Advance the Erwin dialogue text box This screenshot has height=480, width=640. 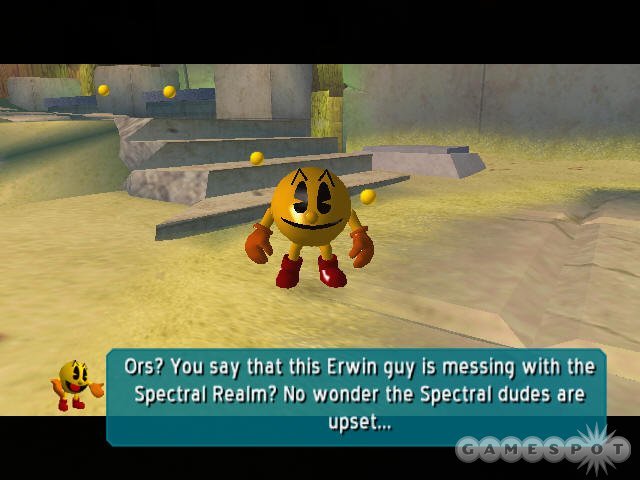point(357,394)
